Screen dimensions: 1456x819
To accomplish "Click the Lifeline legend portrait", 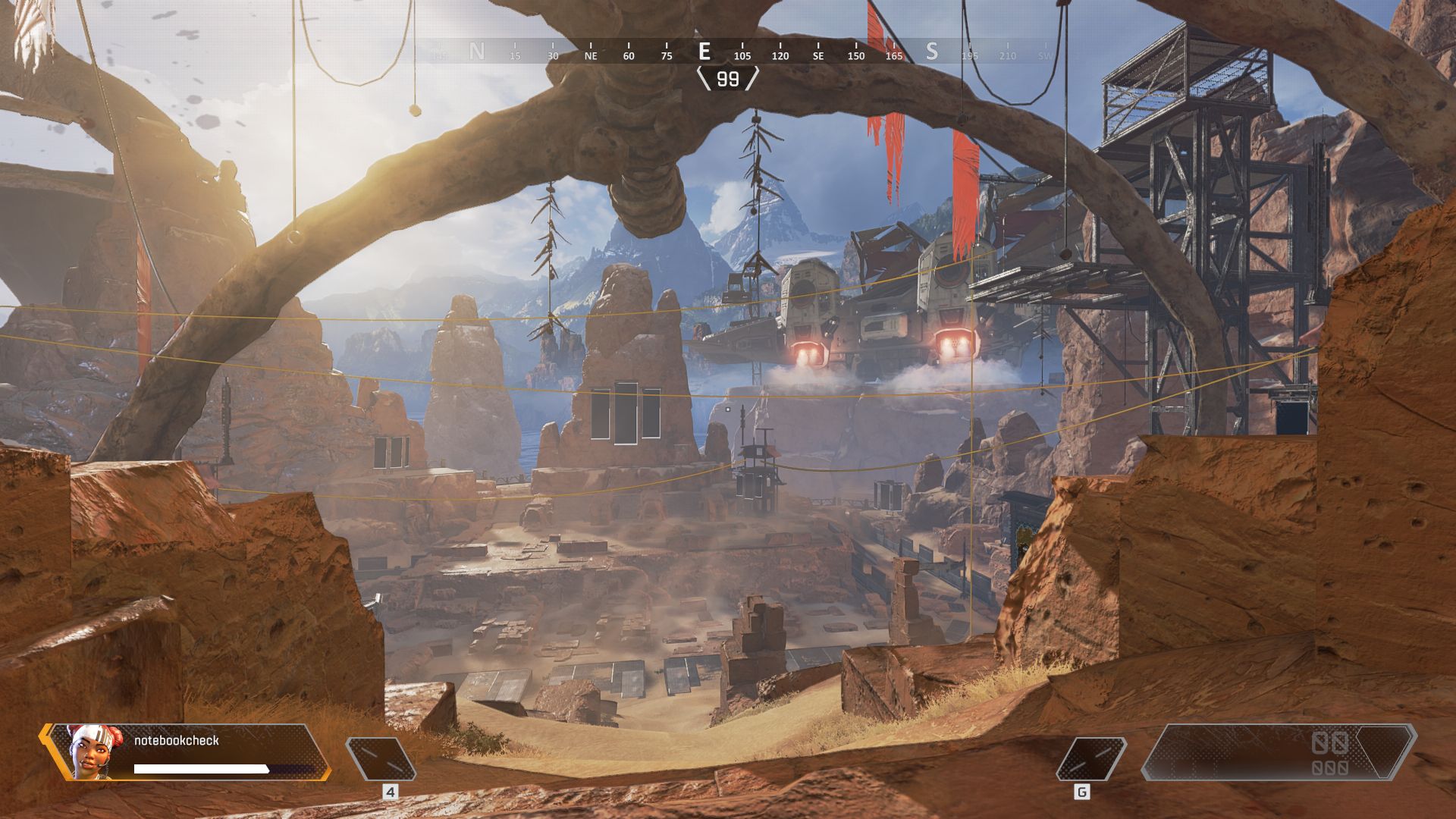I will click(91, 751).
